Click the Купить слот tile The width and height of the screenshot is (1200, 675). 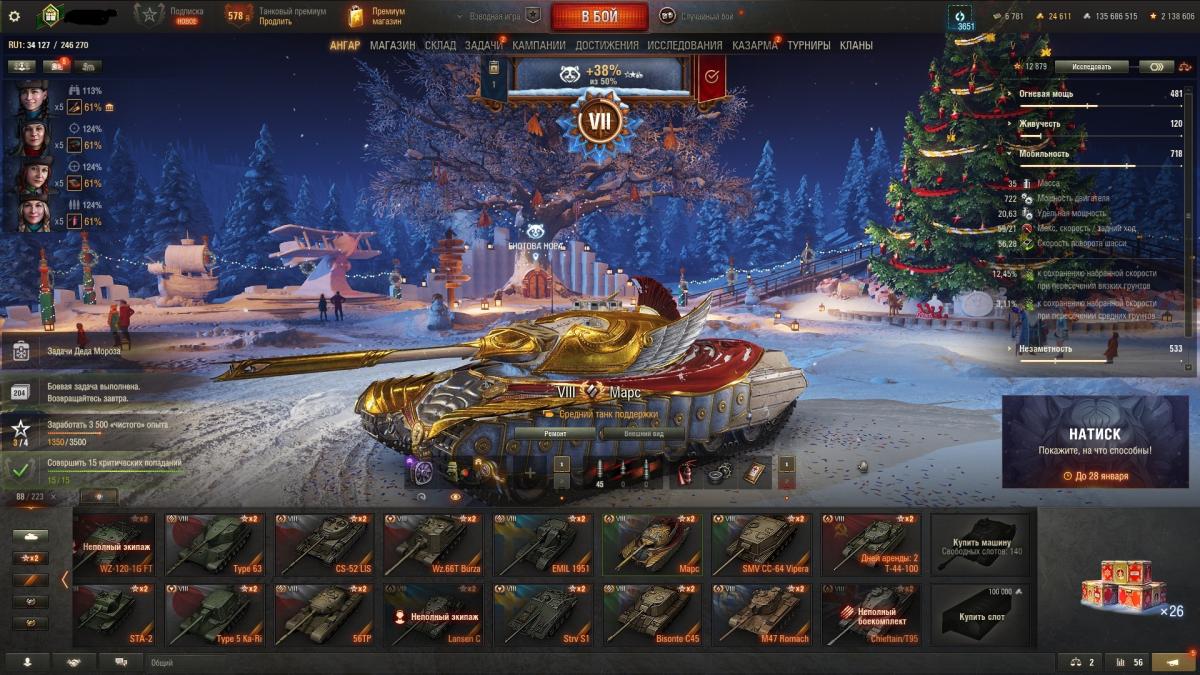coord(980,613)
